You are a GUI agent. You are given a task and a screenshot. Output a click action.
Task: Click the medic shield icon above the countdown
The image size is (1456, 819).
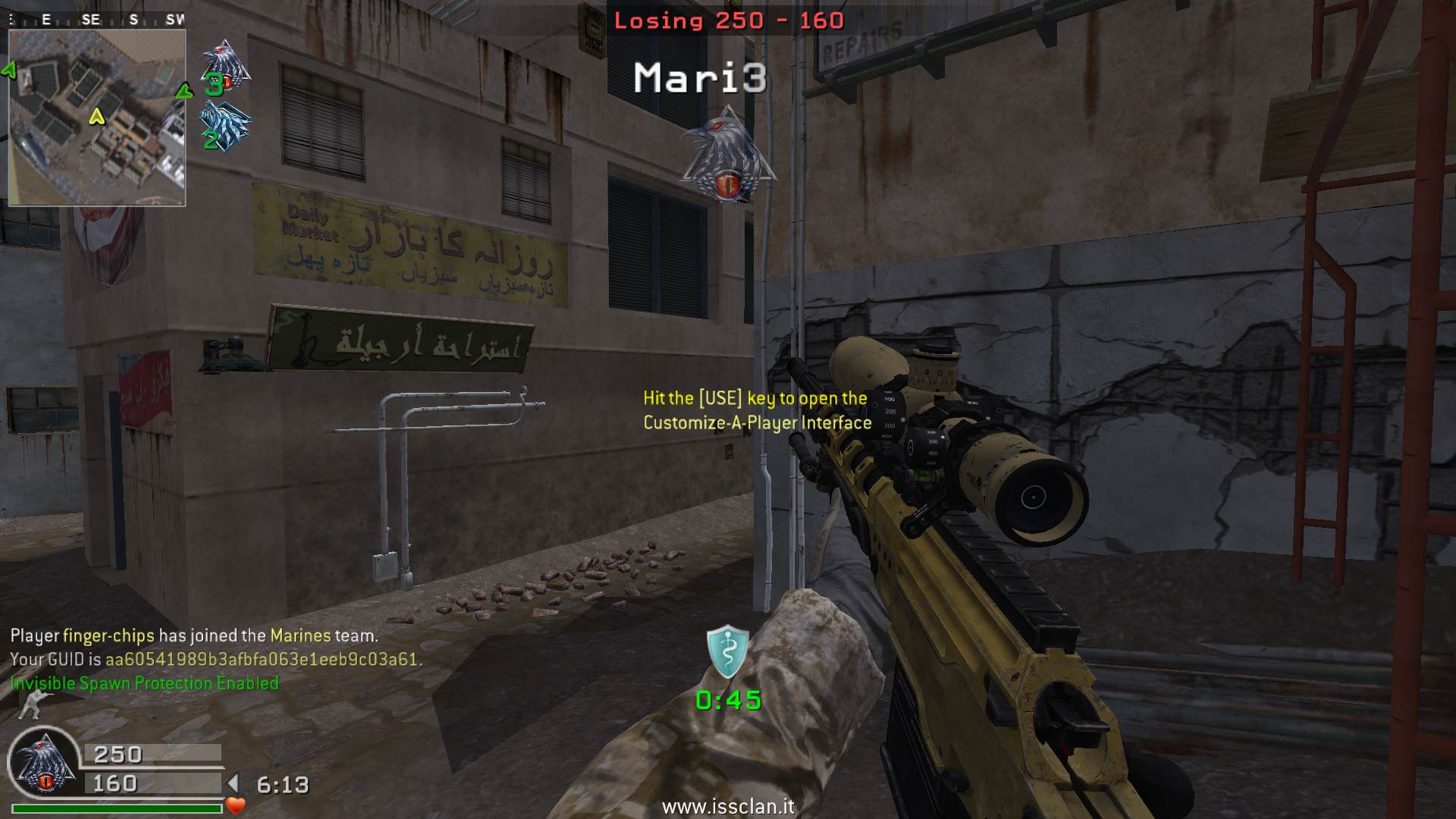(728, 651)
